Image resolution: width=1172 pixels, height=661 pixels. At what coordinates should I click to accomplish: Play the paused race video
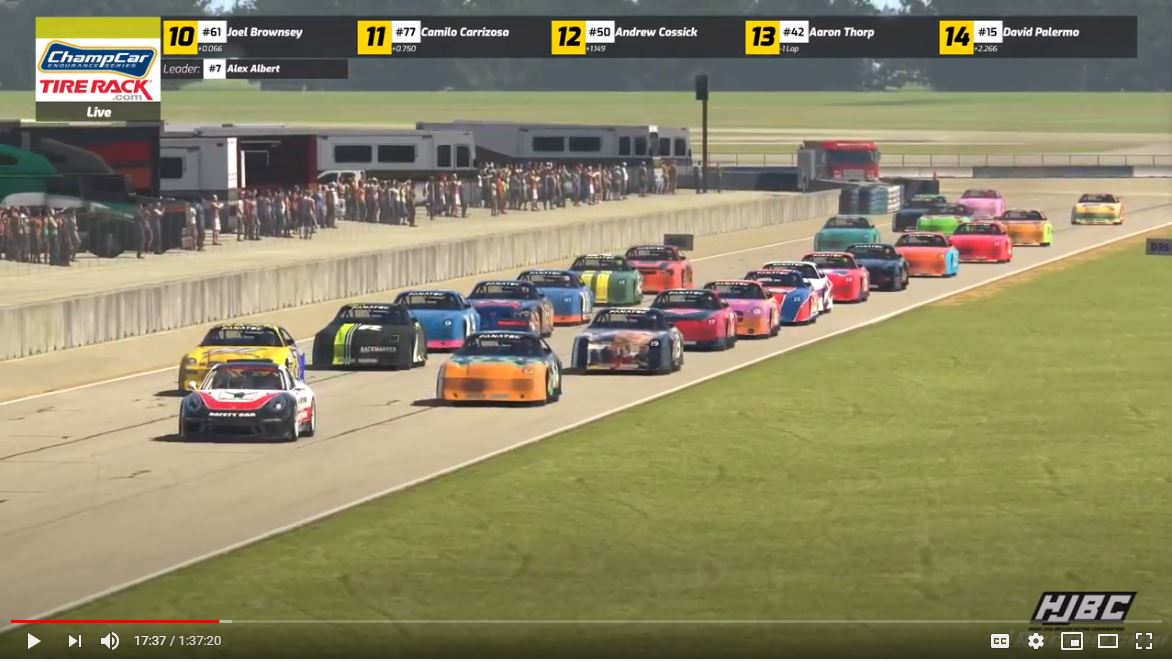tap(33, 641)
